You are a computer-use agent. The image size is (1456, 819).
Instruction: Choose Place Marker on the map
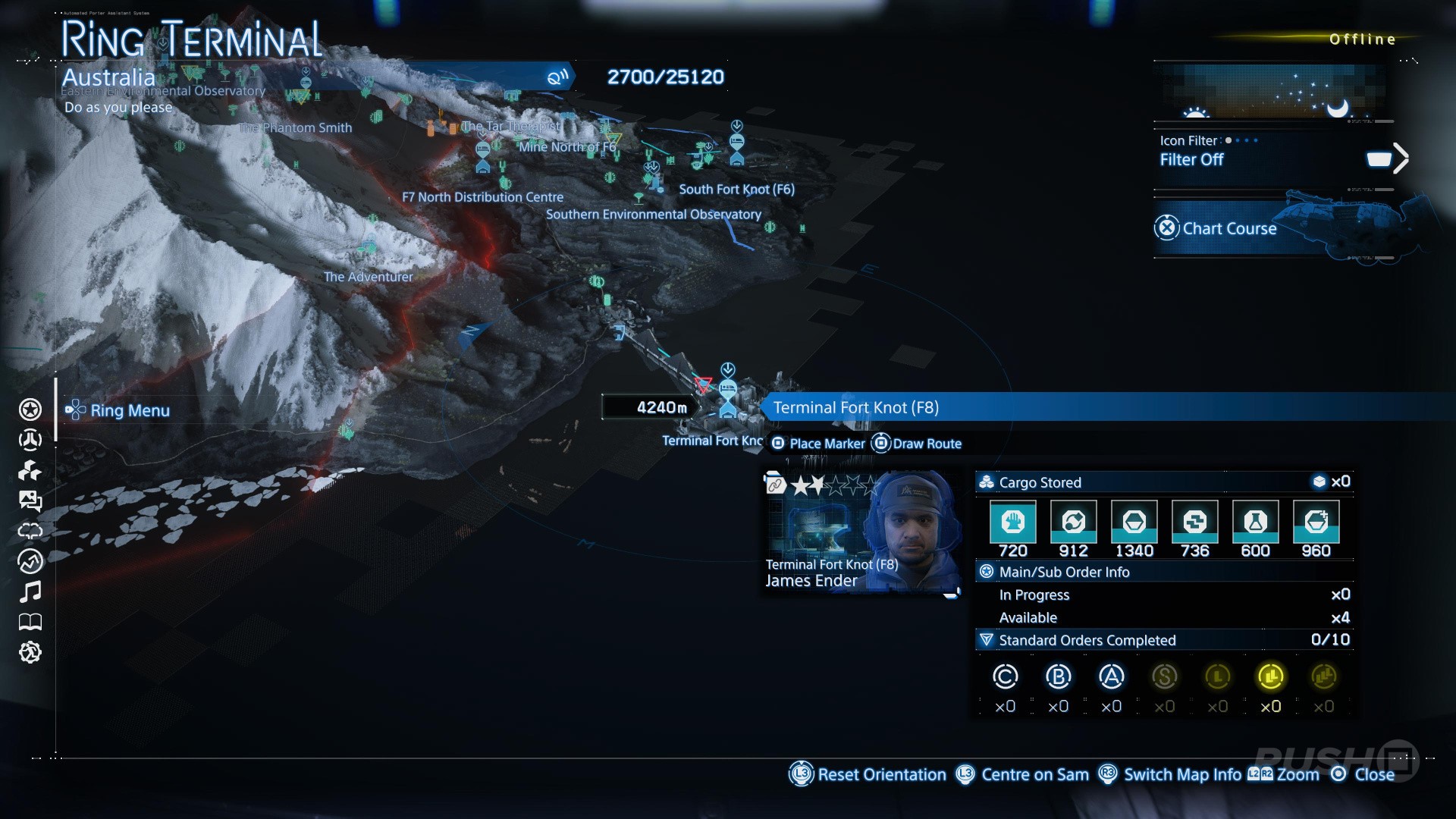817,444
